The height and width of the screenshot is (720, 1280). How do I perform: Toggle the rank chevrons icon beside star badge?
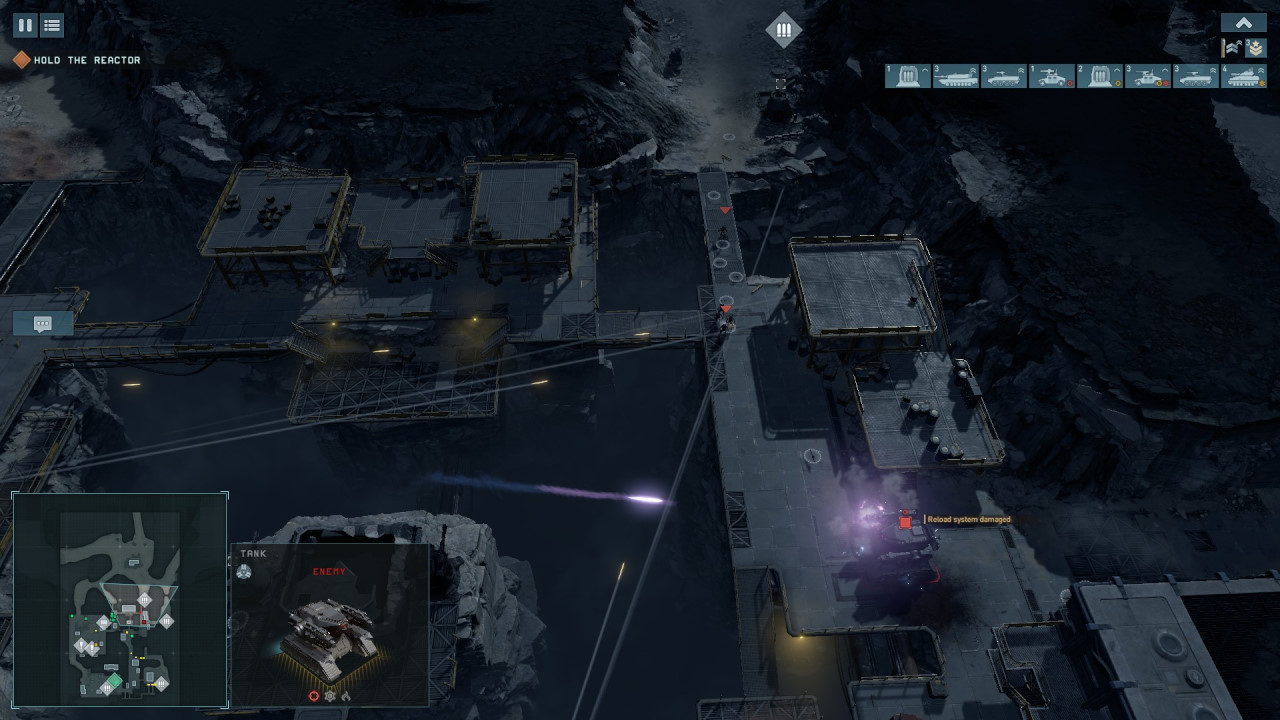pos(1232,48)
